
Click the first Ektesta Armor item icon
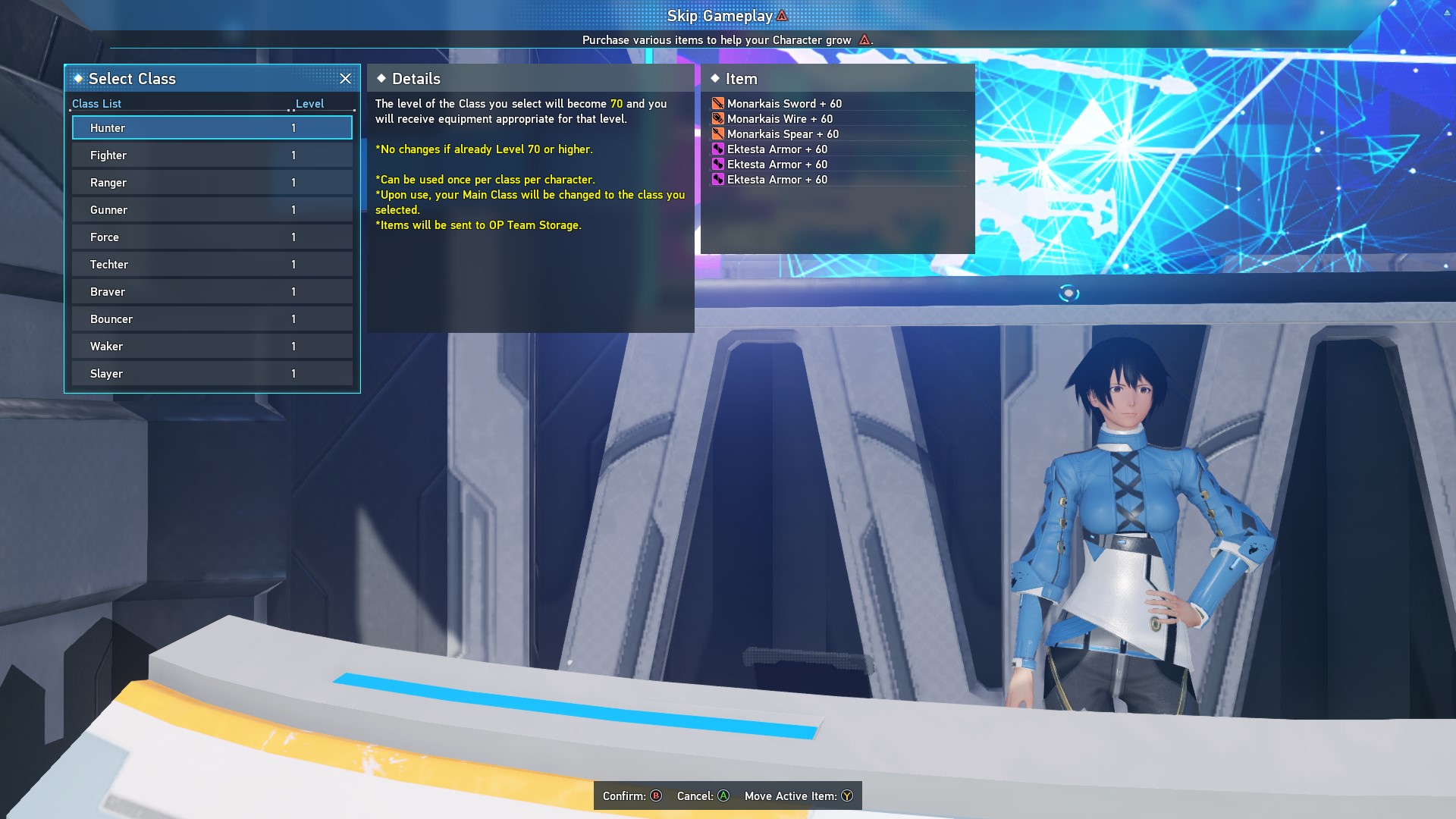point(718,149)
